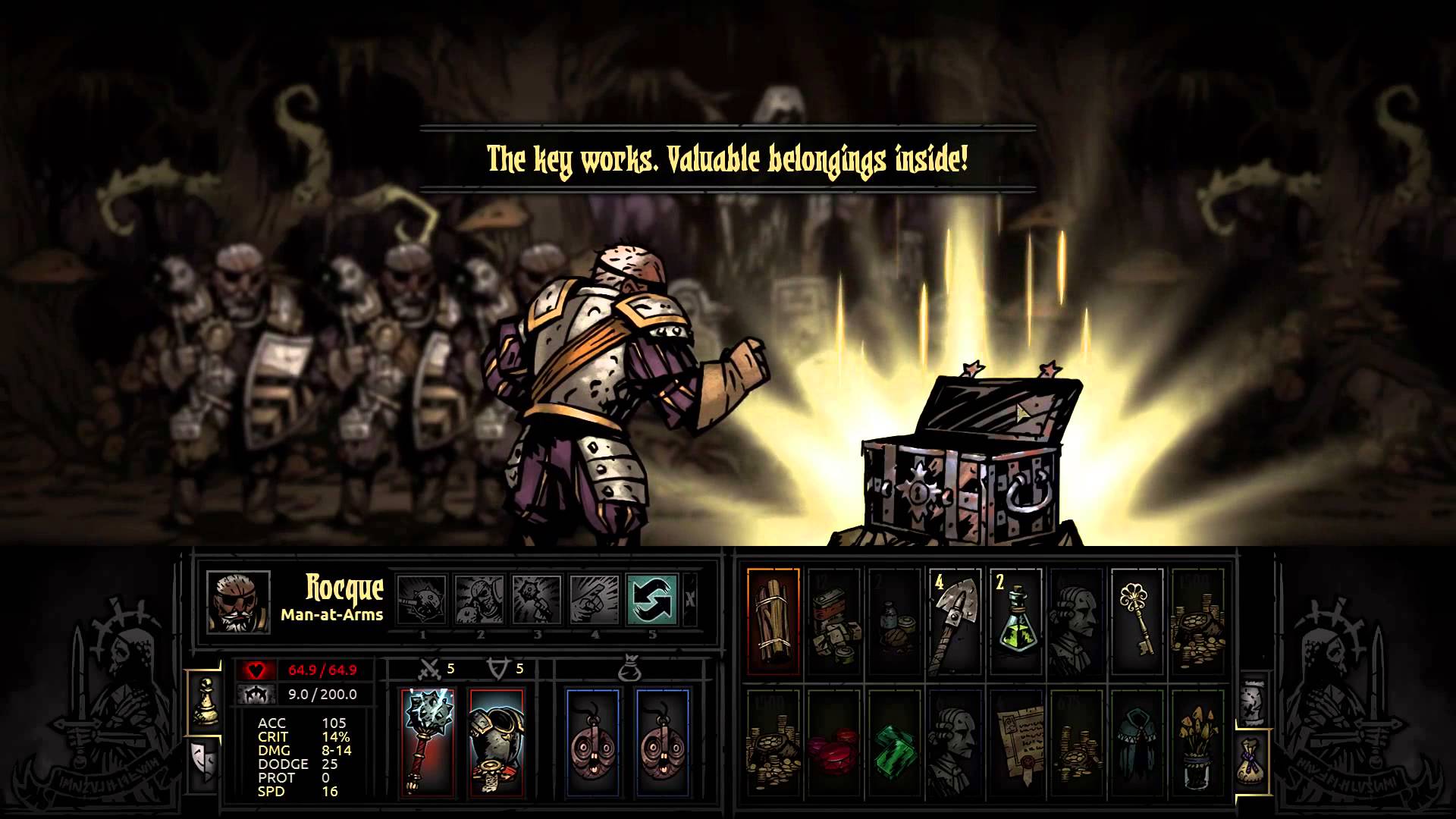Select the ornate gold key item
The width and height of the screenshot is (1456, 819).
[x=1136, y=621]
